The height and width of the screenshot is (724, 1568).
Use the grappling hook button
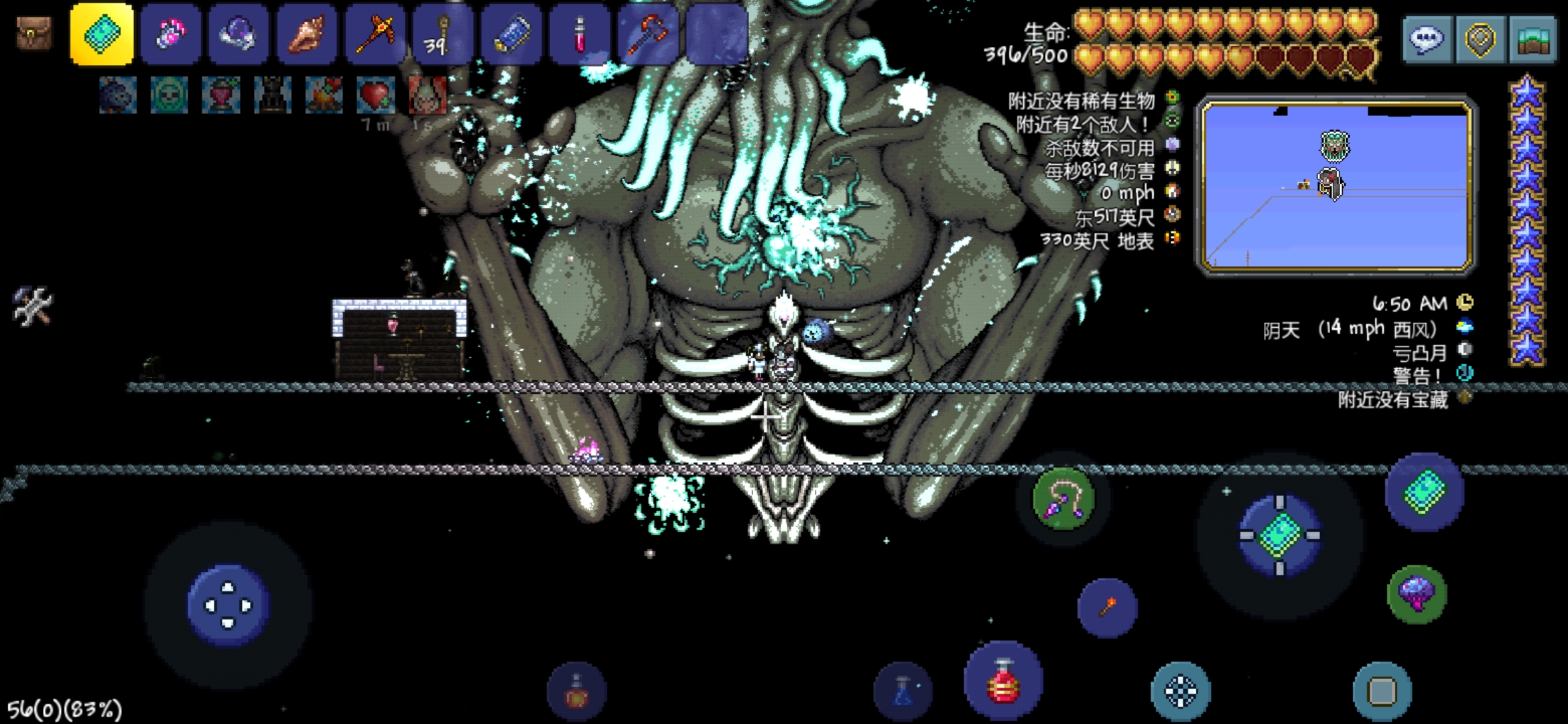point(1063,499)
